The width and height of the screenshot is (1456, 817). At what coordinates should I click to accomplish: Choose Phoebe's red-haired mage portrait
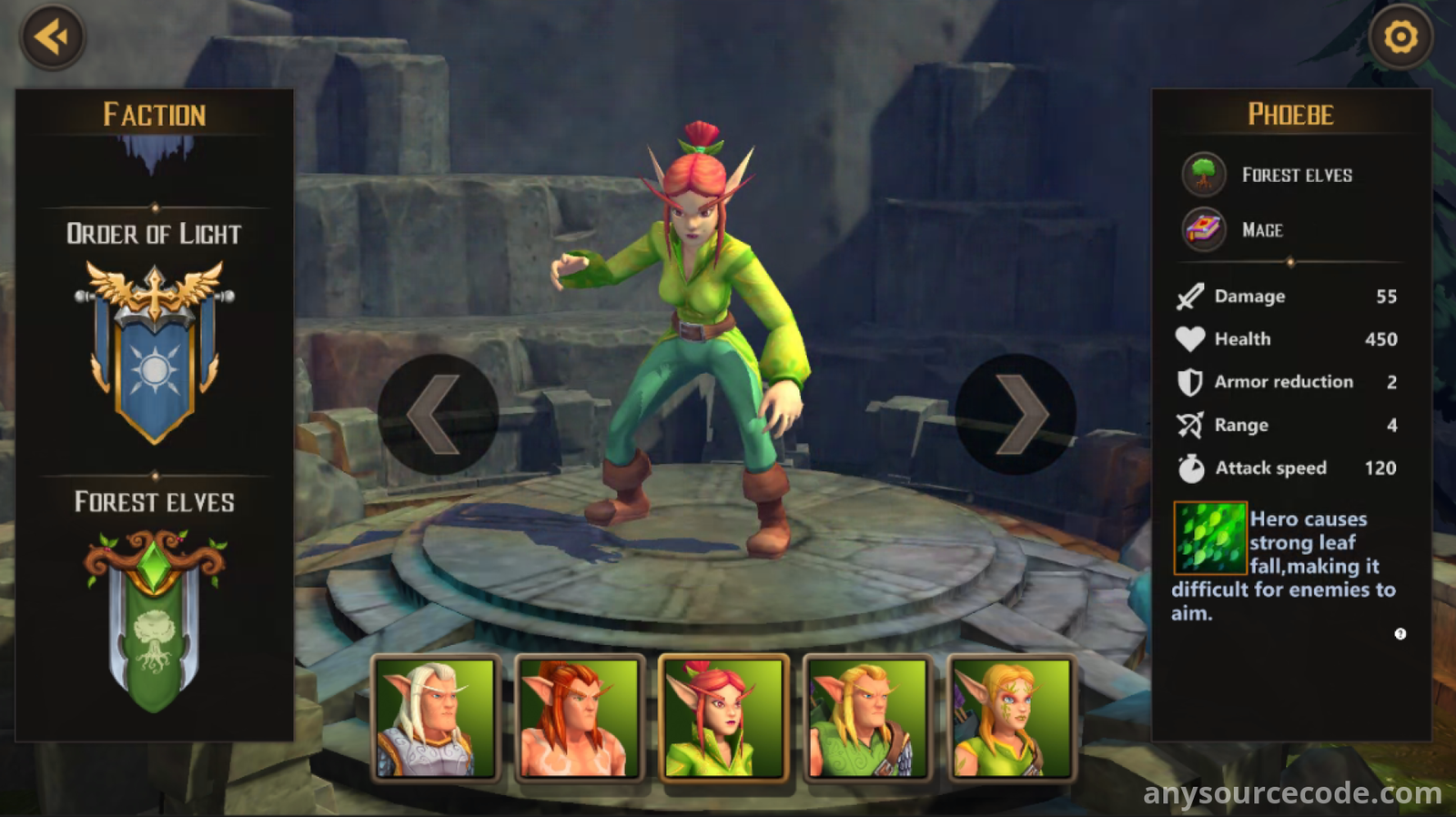[x=724, y=718]
